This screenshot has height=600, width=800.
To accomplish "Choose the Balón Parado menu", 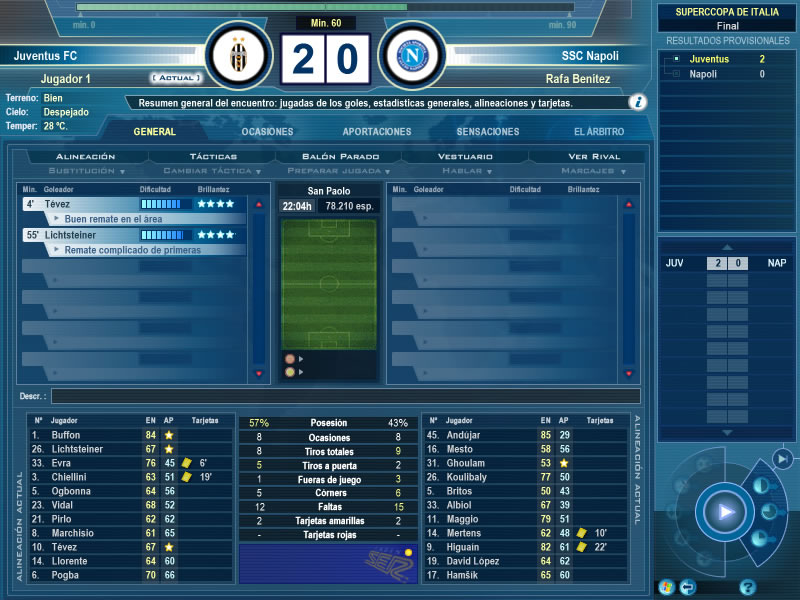I will [x=341, y=157].
